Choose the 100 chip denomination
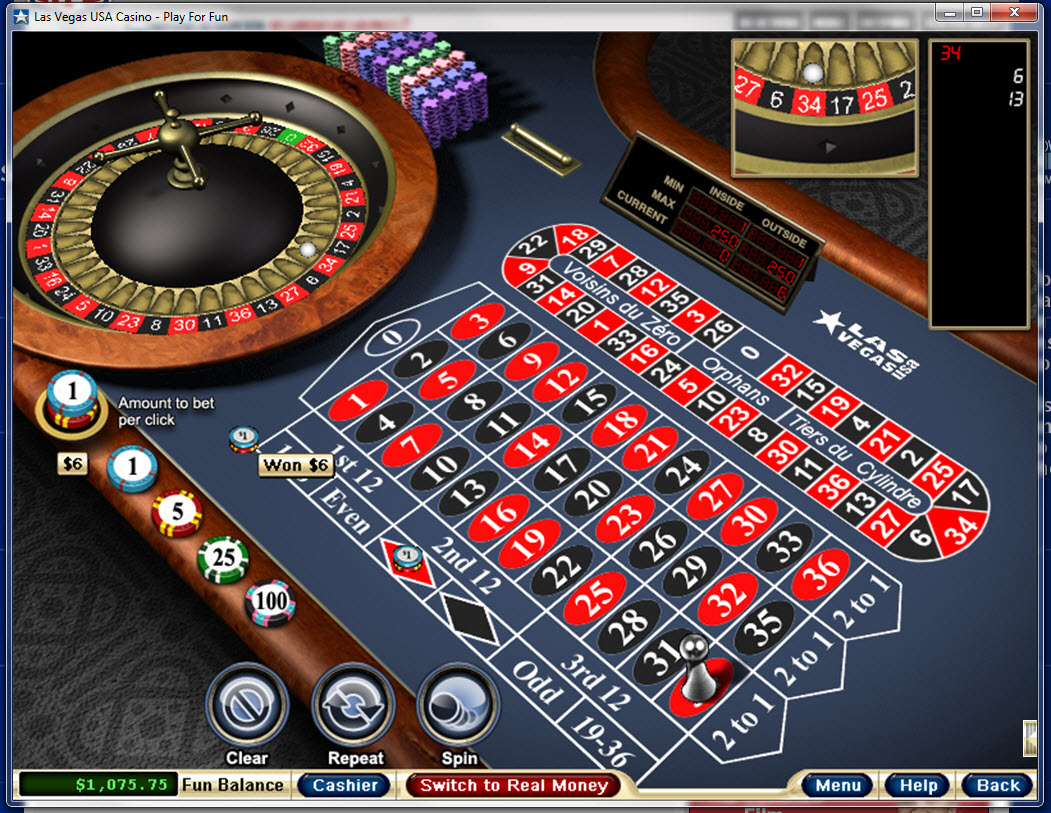 [270, 602]
